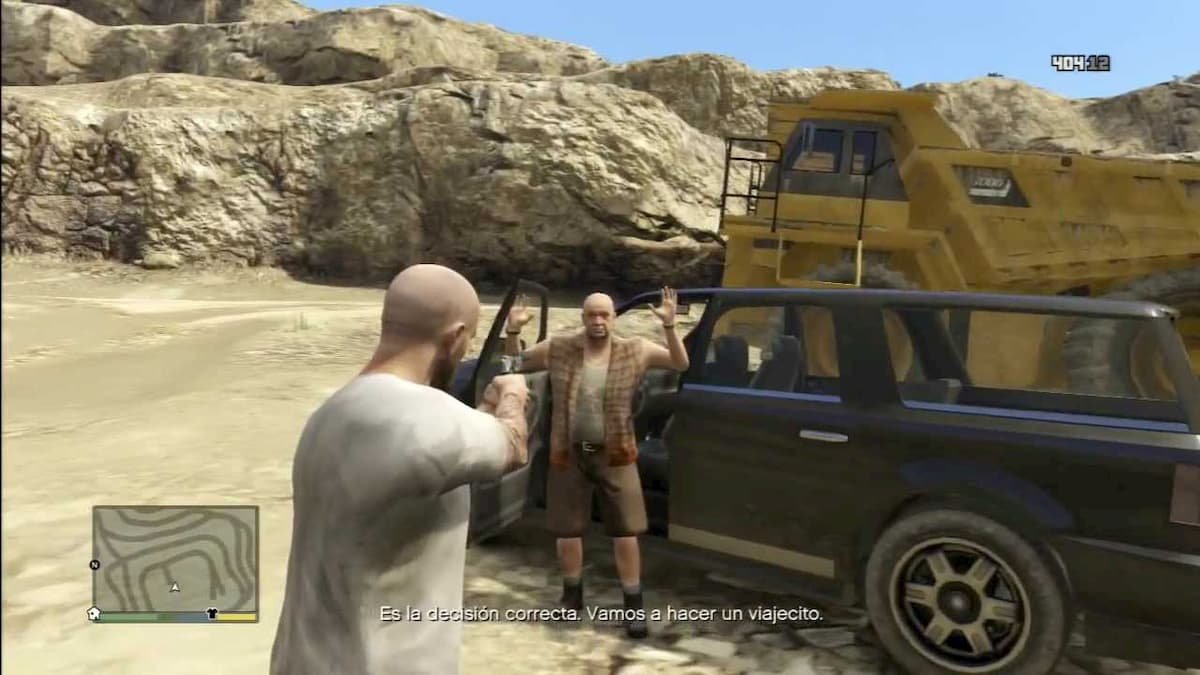Select the safehouse blip on the minimap
The height and width of the screenshot is (675, 1200).
pos(95,612)
